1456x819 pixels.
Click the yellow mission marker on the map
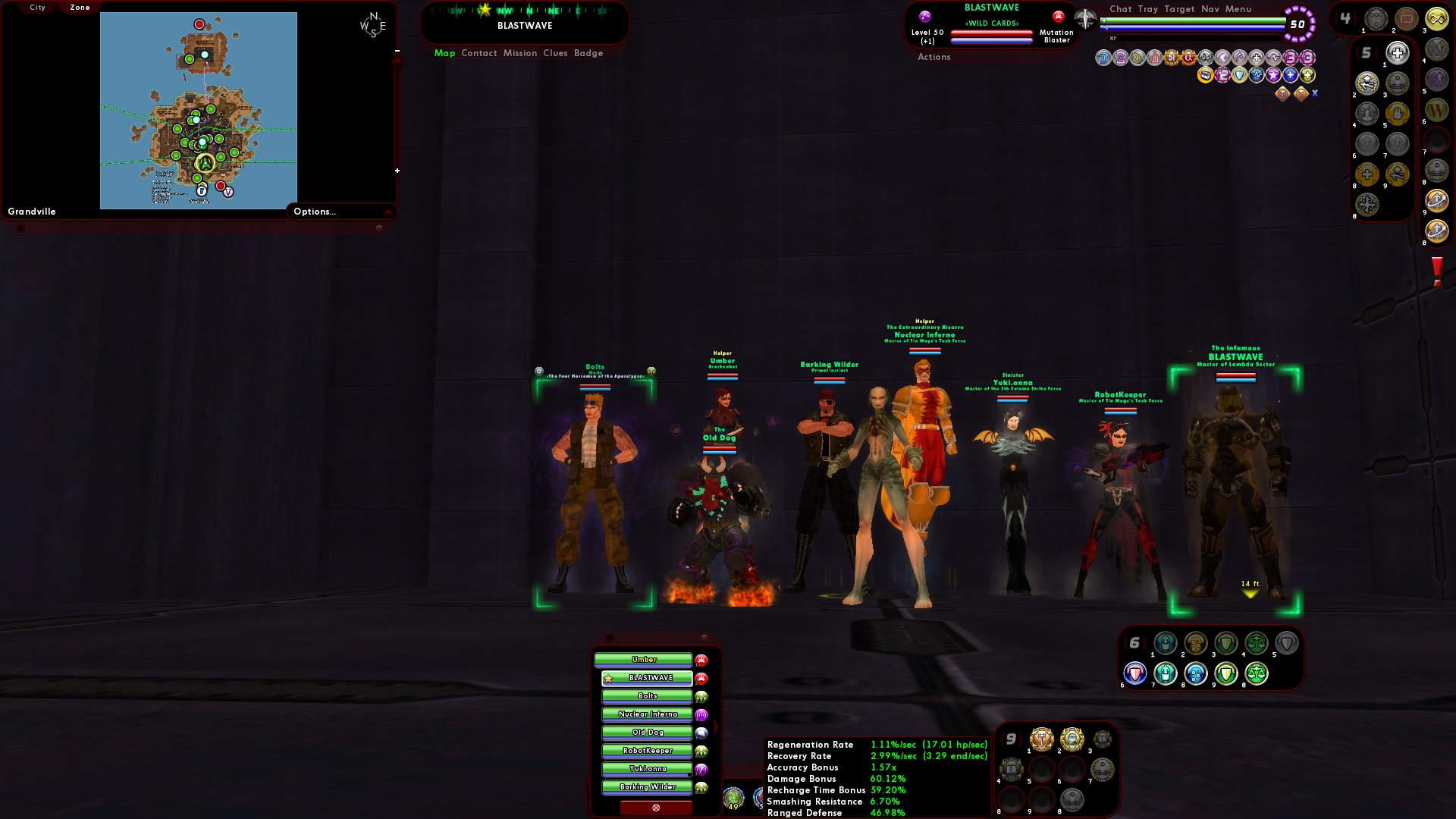[x=205, y=162]
